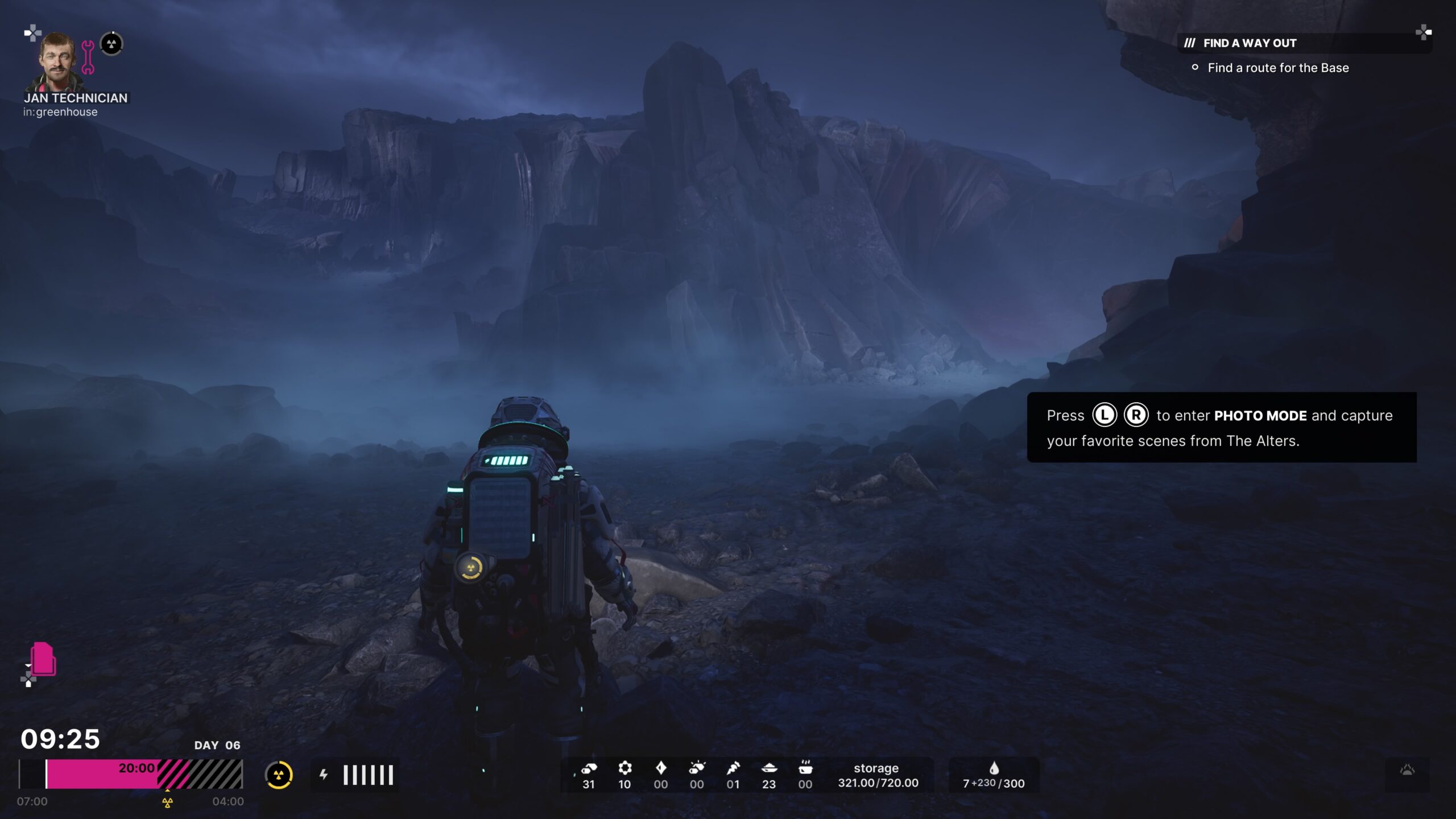Click the day schedule timeline bar

click(x=131, y=775)
